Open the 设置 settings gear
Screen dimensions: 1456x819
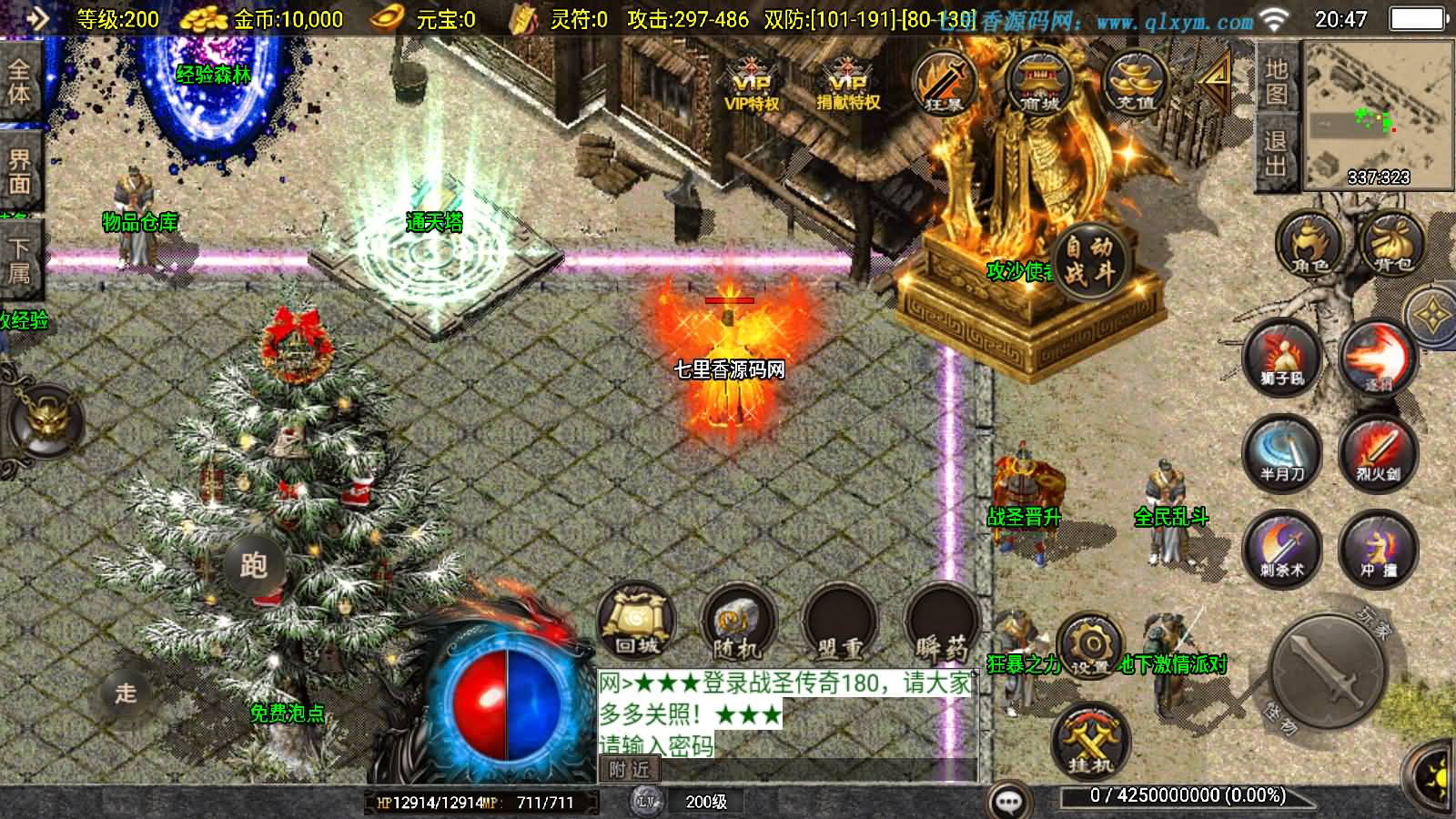pos(1089,646)
